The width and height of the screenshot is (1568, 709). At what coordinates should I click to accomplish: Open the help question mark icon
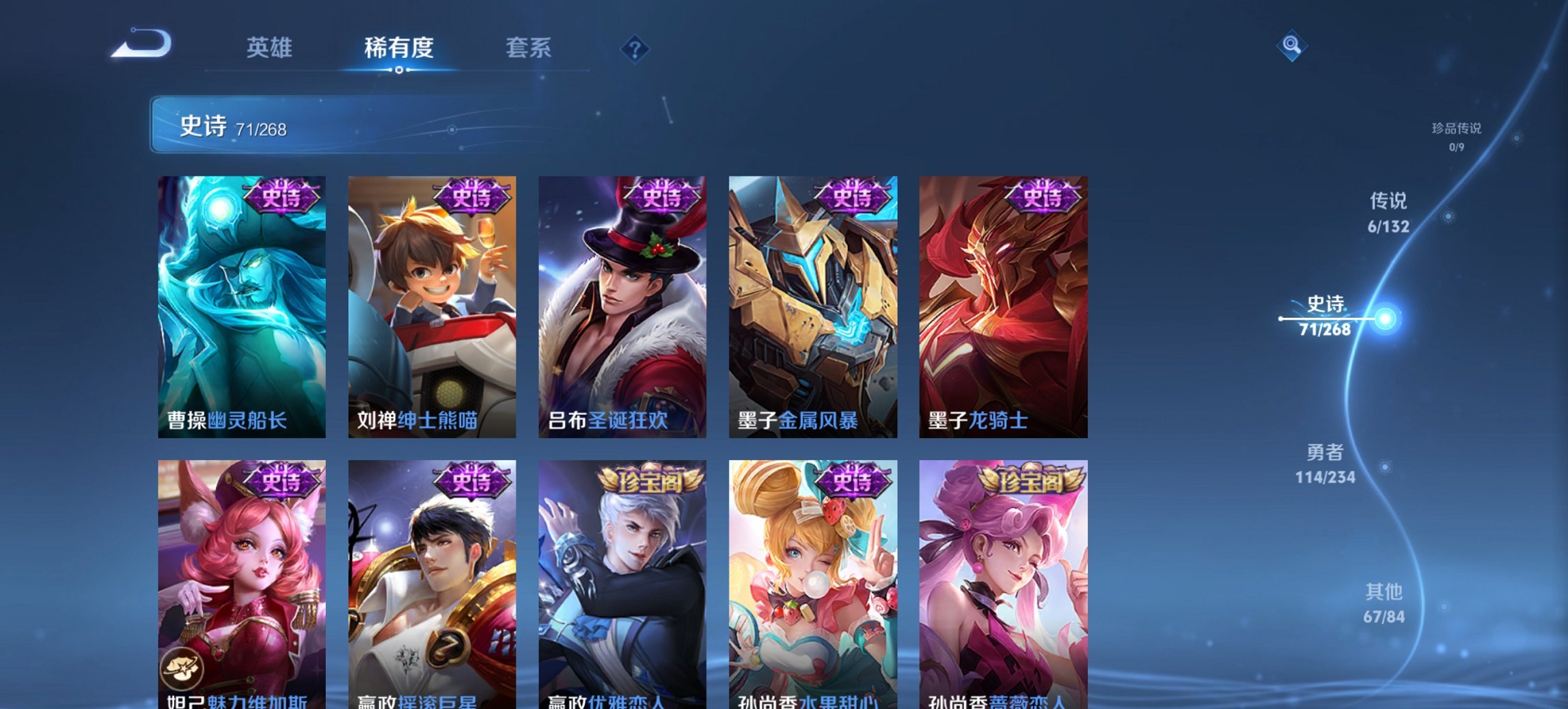click(x=635, y=49)
